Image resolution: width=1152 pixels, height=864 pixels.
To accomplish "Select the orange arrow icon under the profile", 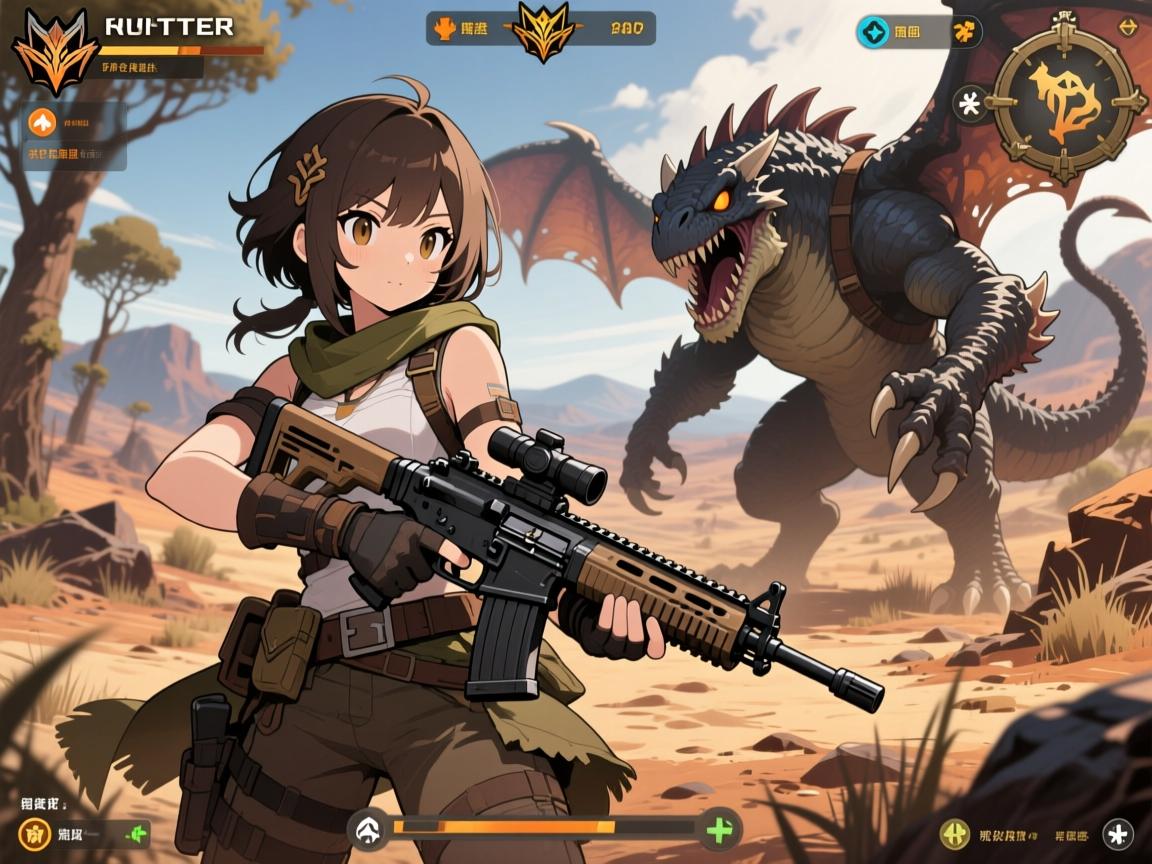I will click(42, 123).
